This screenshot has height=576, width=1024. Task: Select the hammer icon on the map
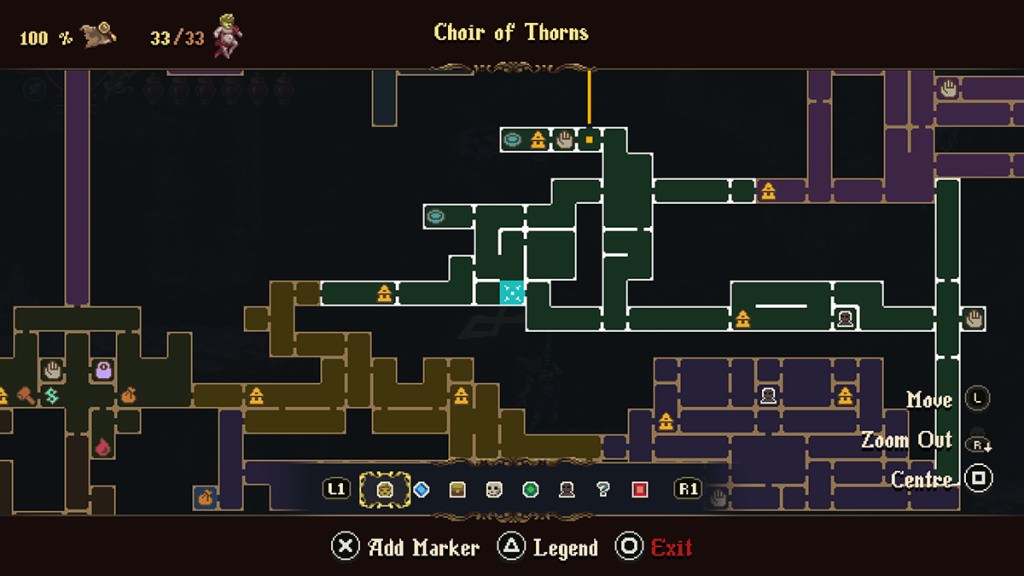pos(26,395)
